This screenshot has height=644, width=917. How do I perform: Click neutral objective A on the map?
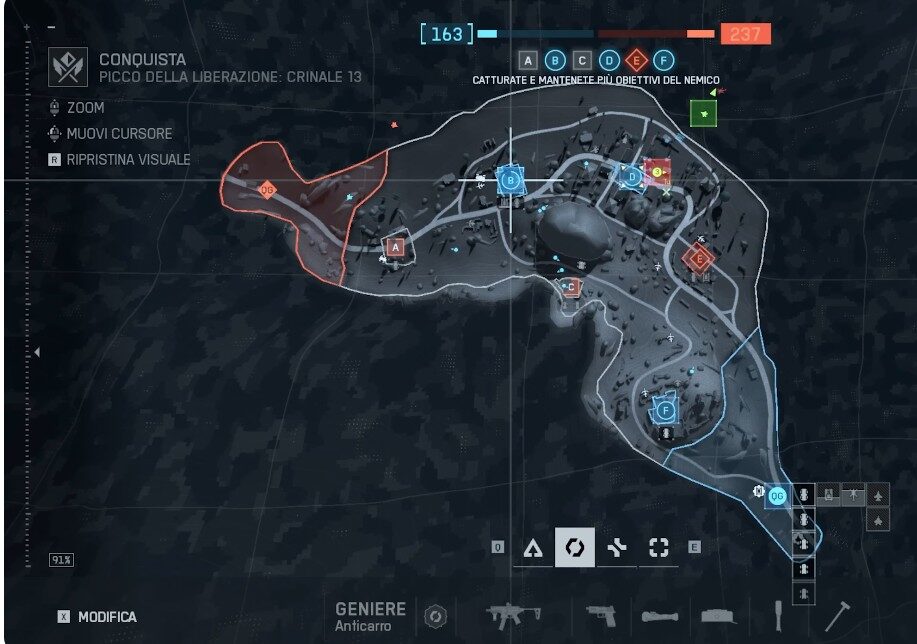(396, 246)
